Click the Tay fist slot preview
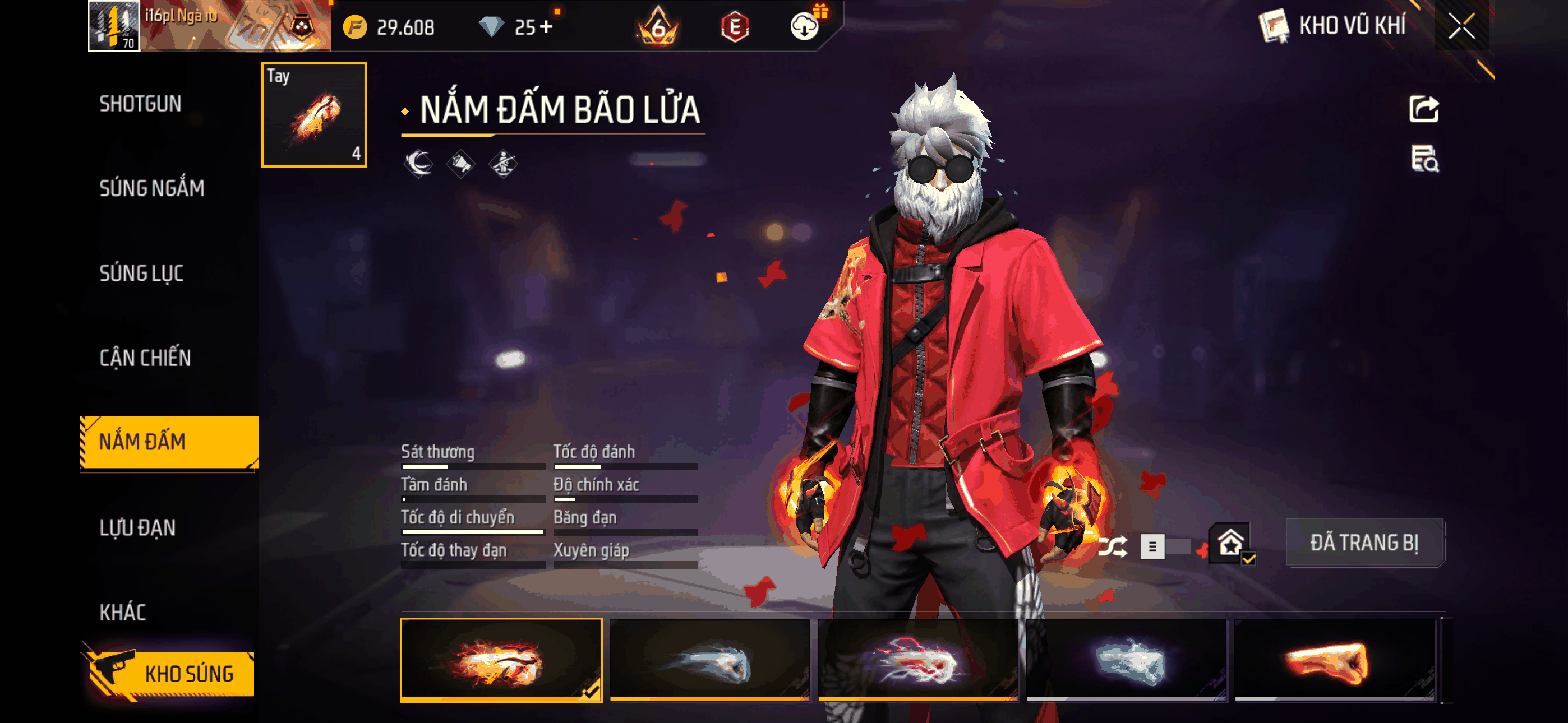Viewport: 1568px width, 723px height. pyautogui.click(x=314, y=114)
